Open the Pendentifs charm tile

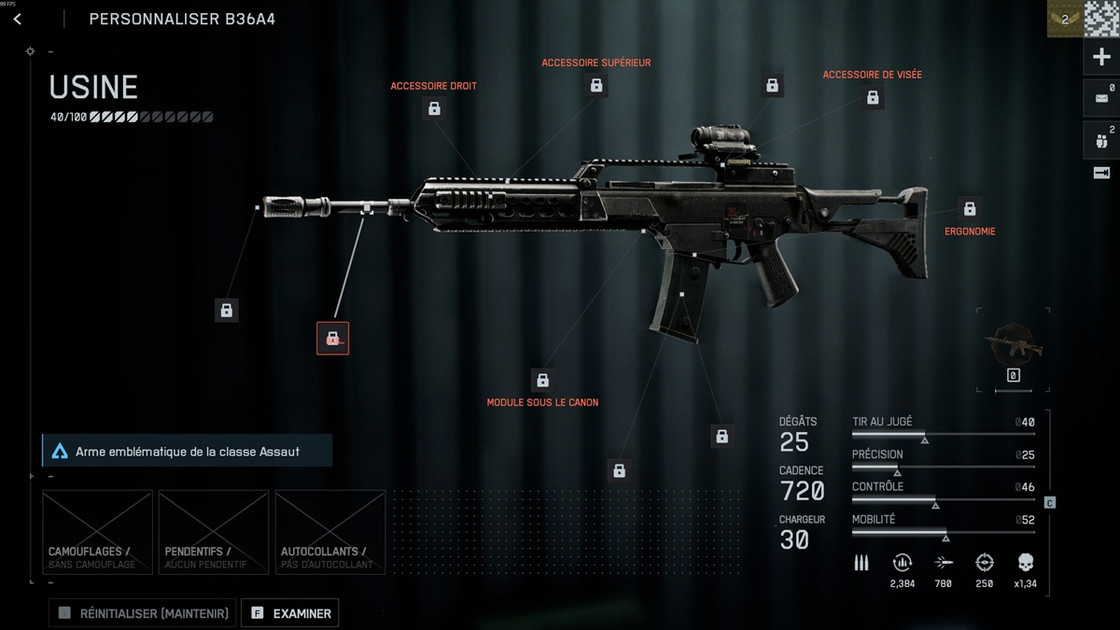coord(213,532)
